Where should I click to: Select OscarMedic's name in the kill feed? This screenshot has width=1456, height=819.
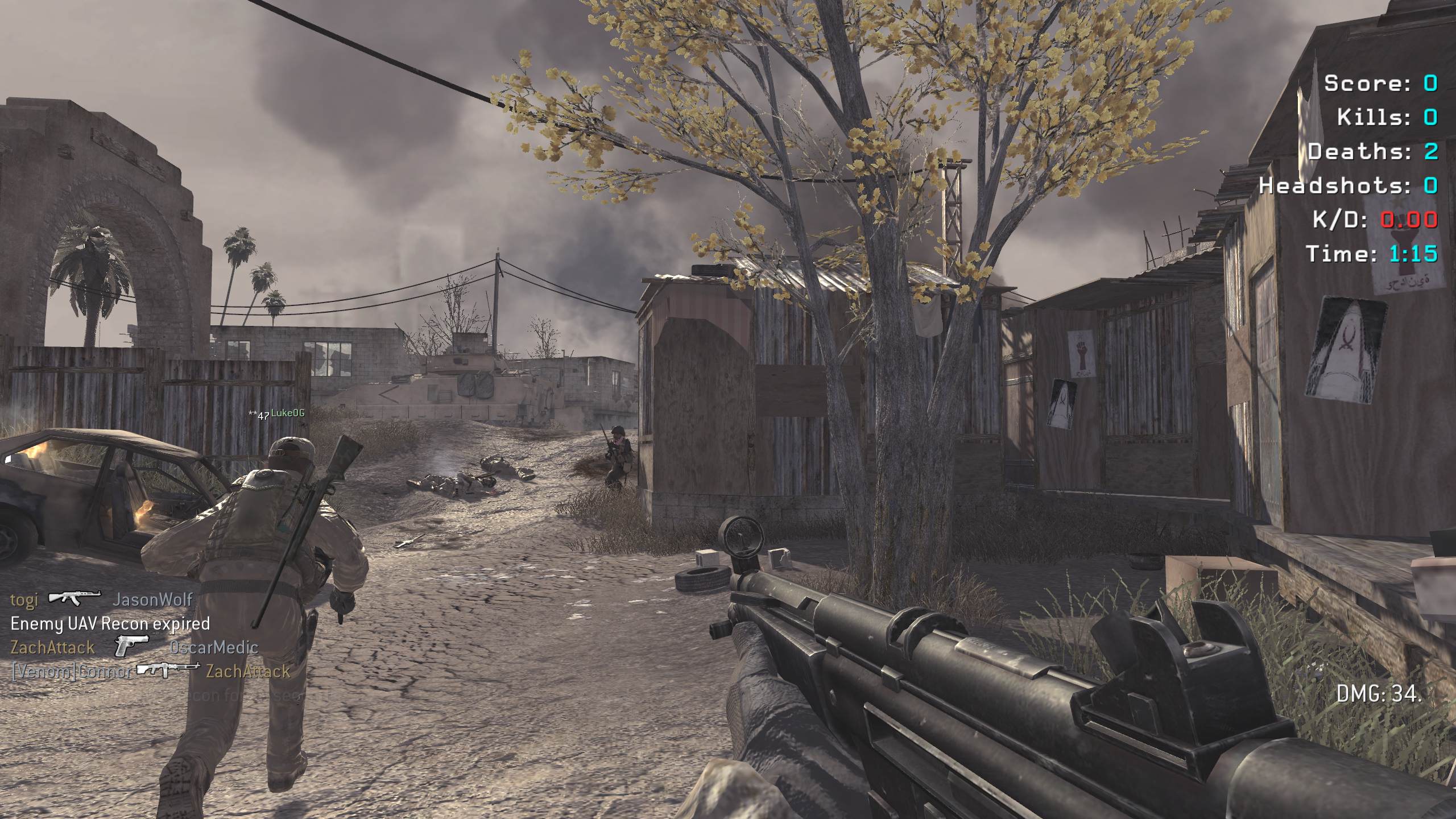(x=214, y=647)
